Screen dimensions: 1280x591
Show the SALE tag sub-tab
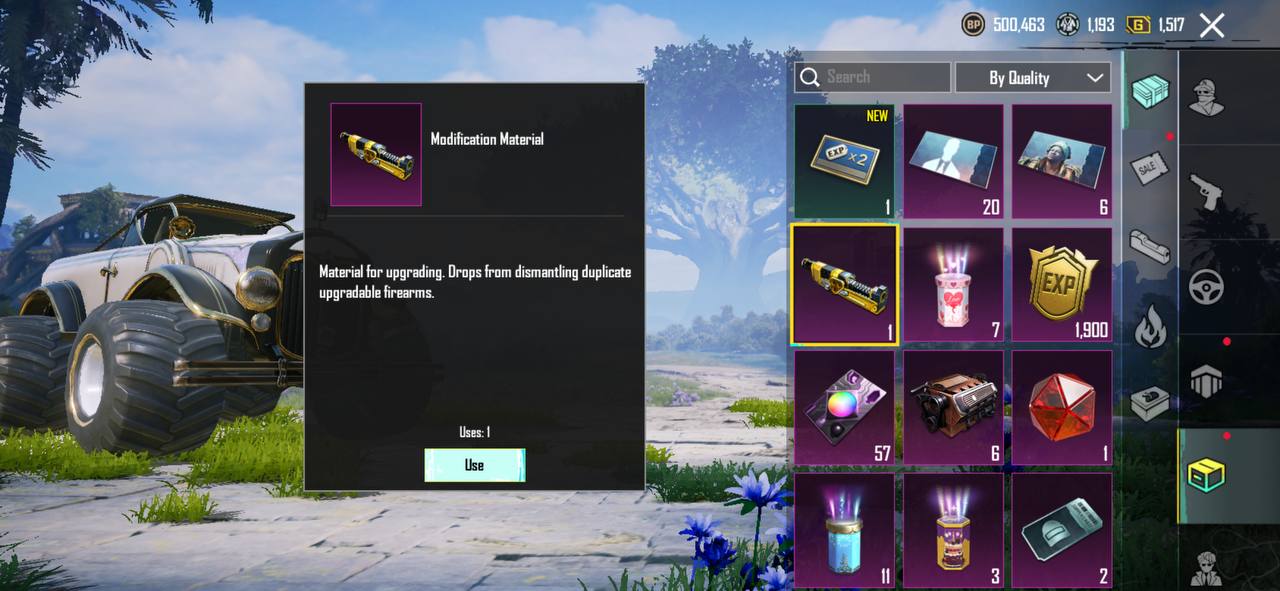1150,168
